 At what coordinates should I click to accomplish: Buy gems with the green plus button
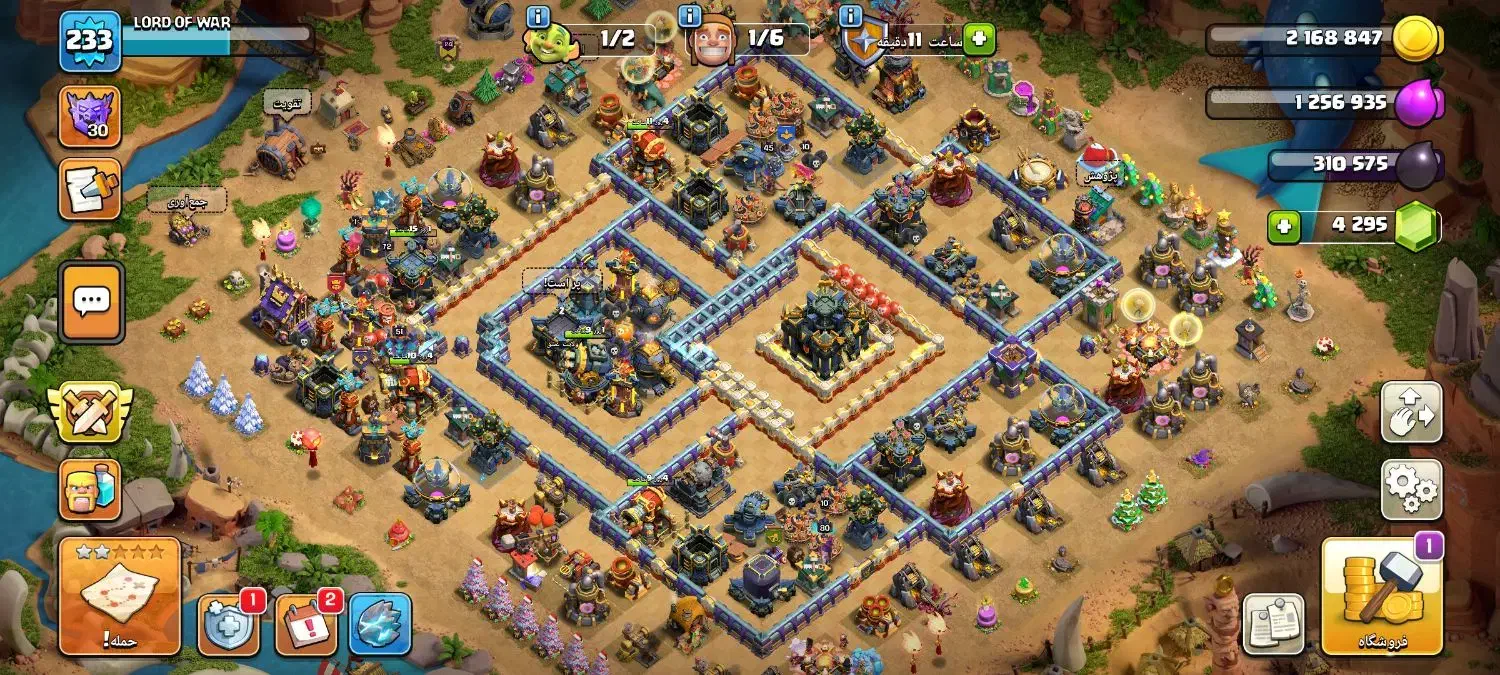[1284, 227]
